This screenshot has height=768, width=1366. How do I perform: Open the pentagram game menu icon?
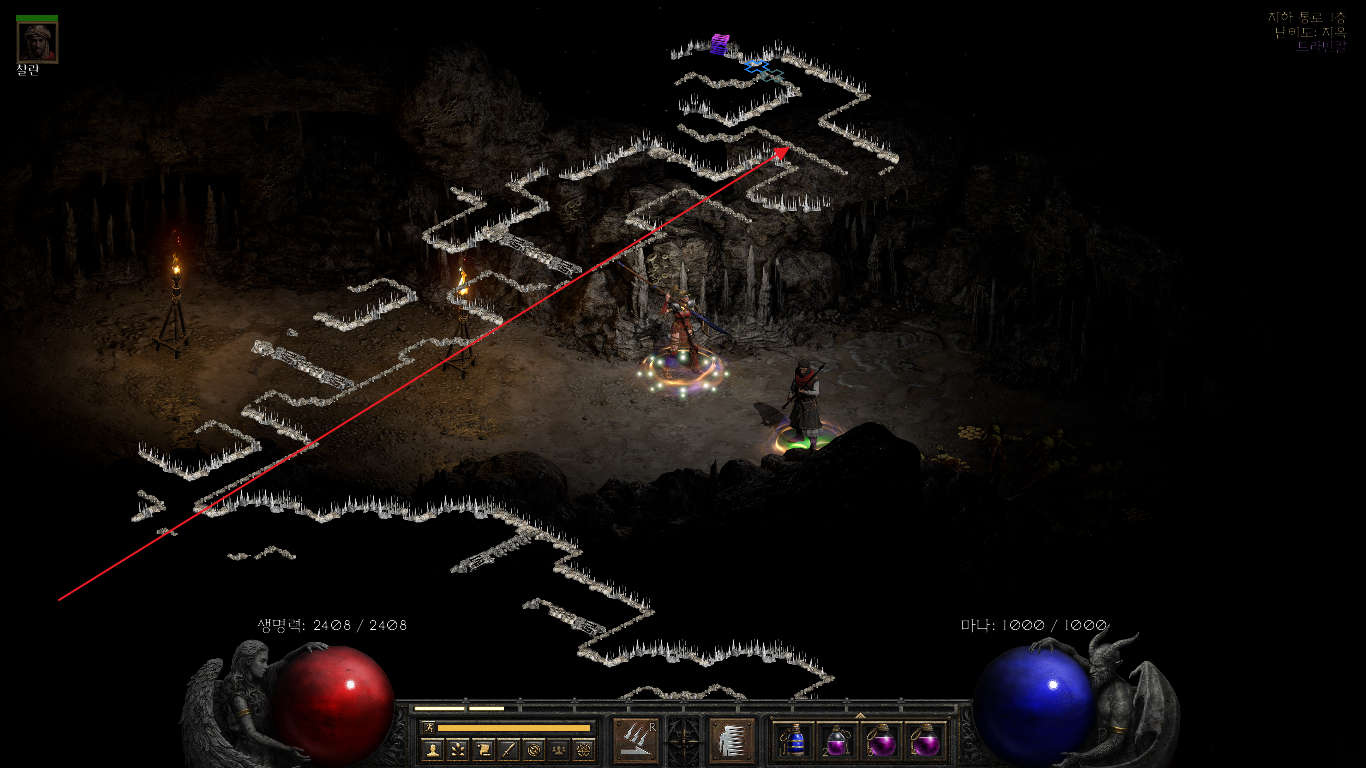[x=583, y=749]
